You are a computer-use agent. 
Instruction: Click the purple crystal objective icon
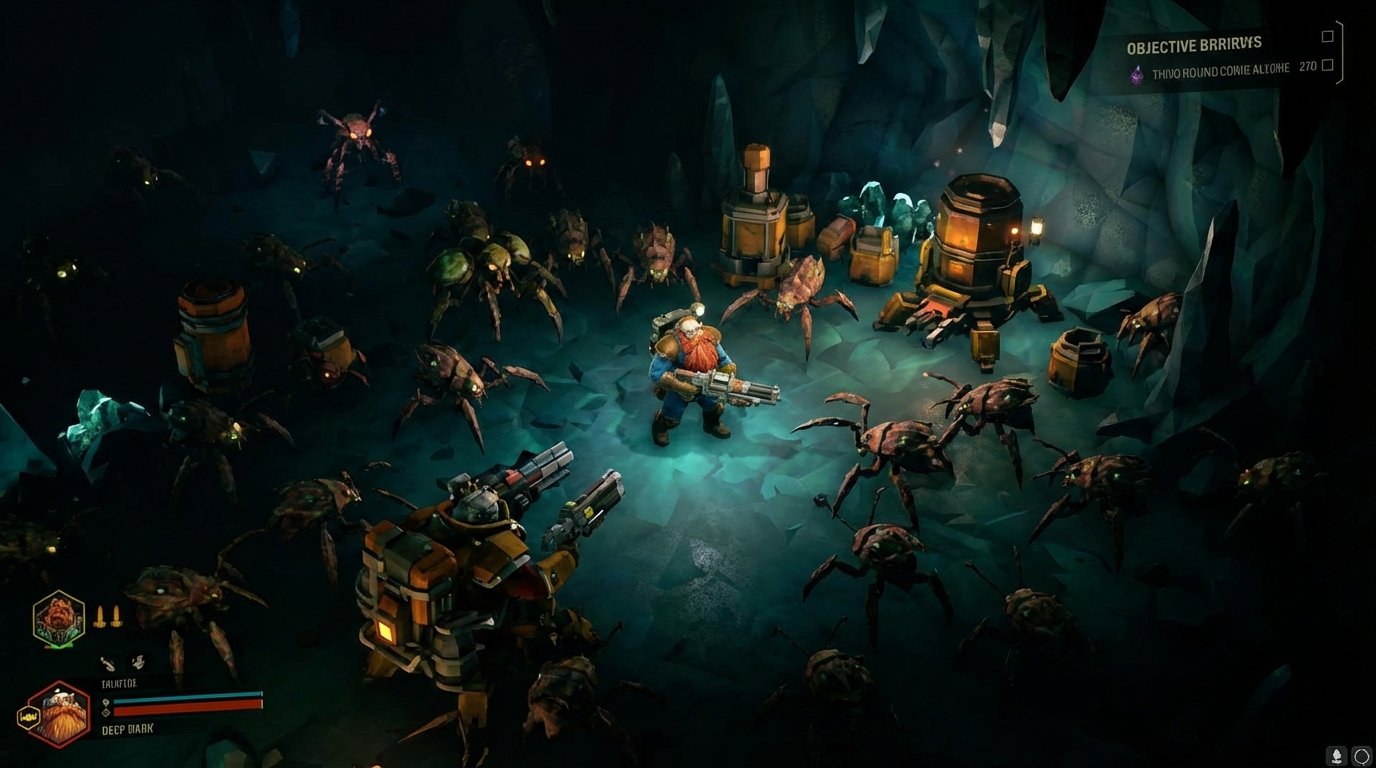(1137, 74)
